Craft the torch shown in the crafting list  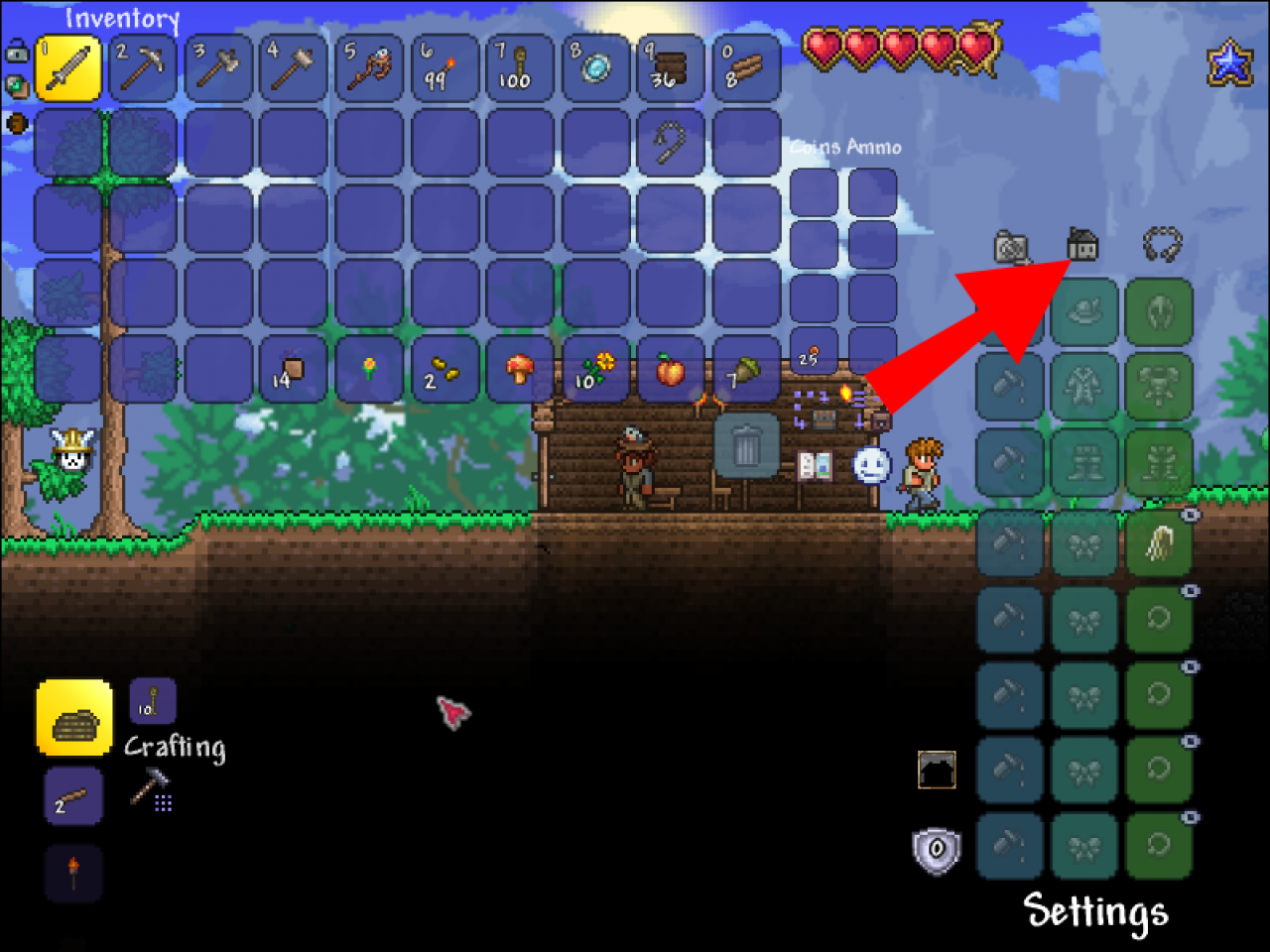point(73,870)
